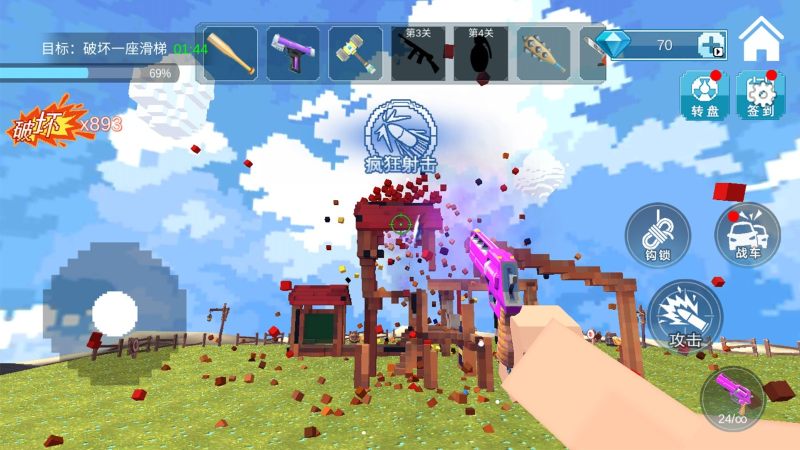Add more diamonds with the plus button
This screenshot has height=450, width=800.
[x=711, y=45]
